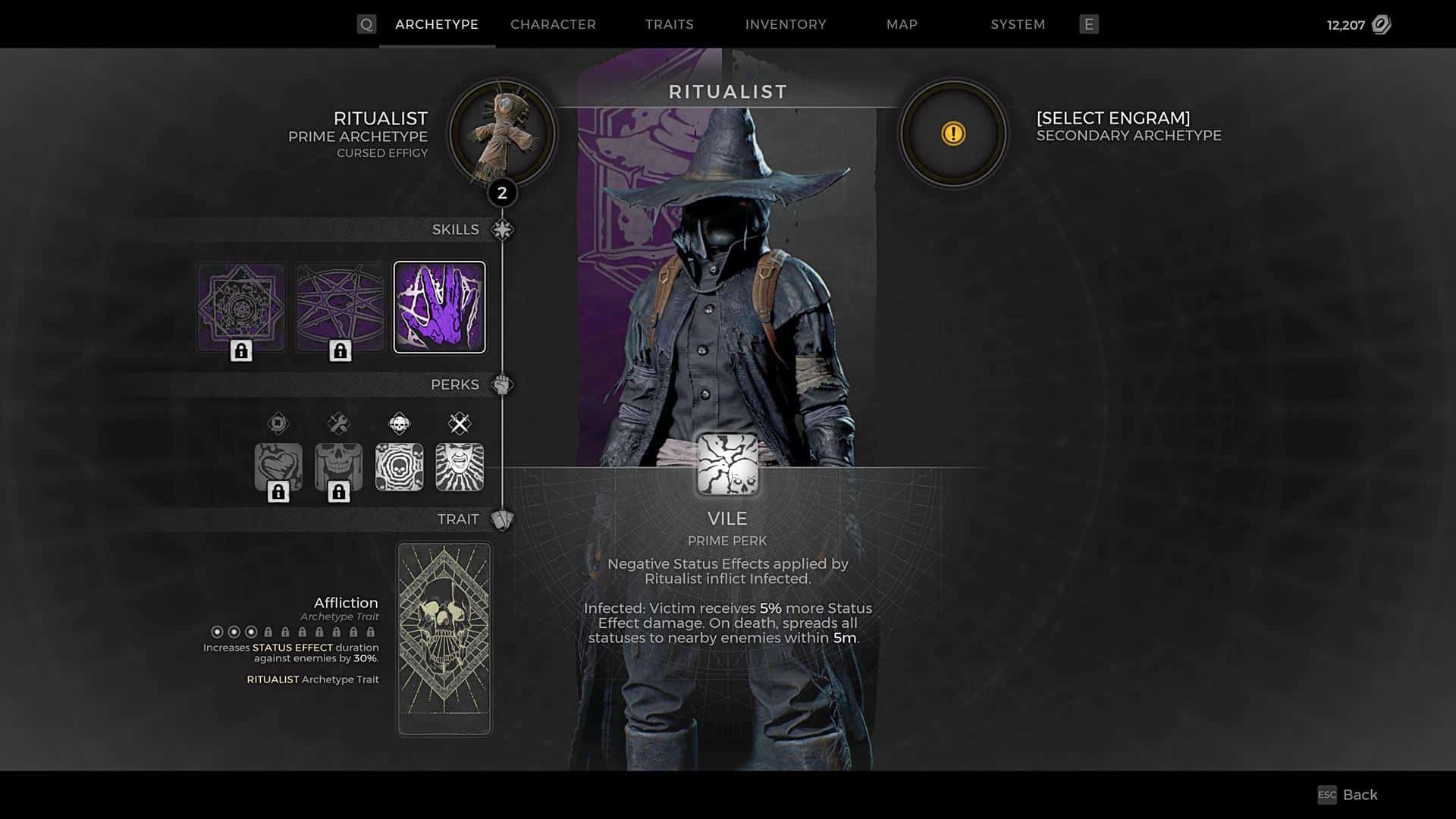Click the E page navigation control
1456x819 pixels.
[x=1089, y=24]
